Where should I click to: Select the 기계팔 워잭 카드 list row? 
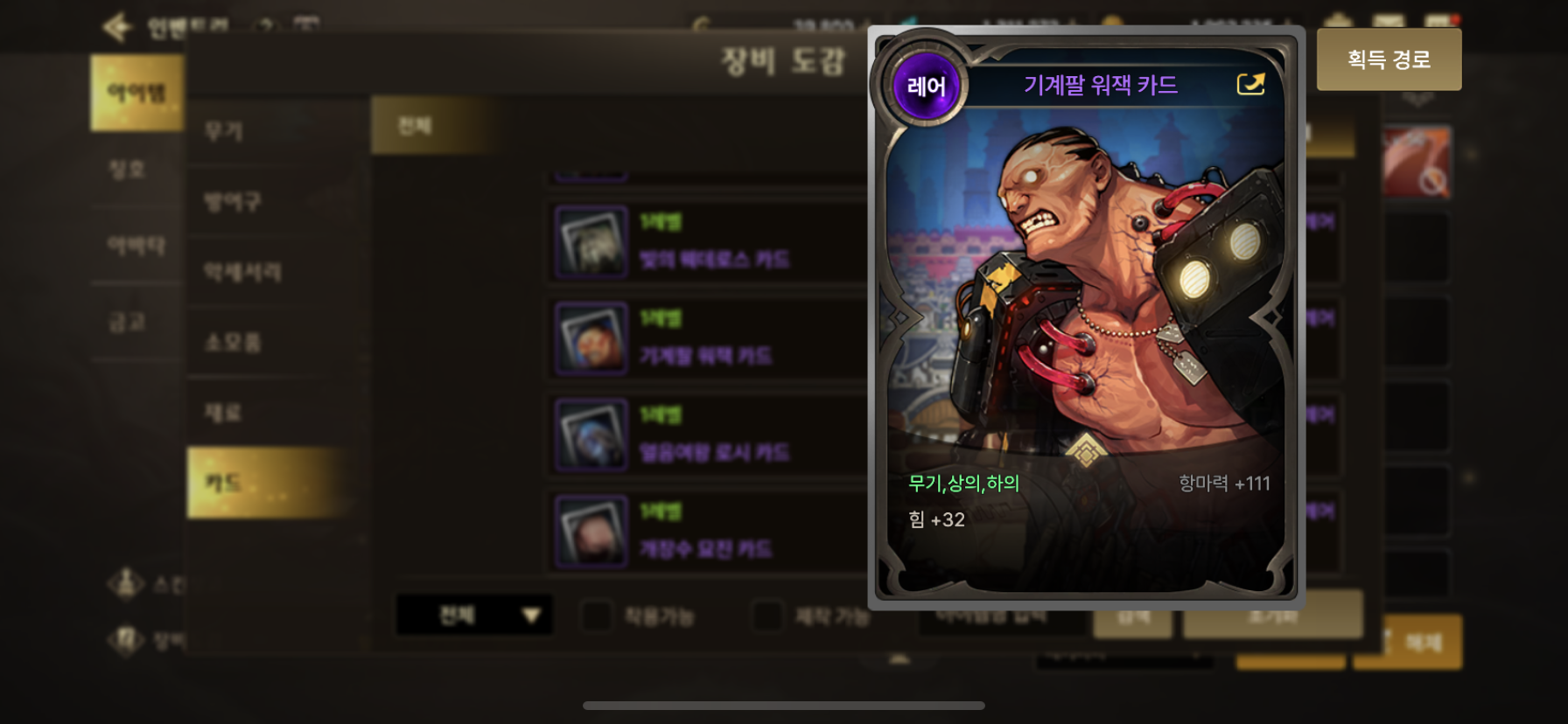coord(705,339)
